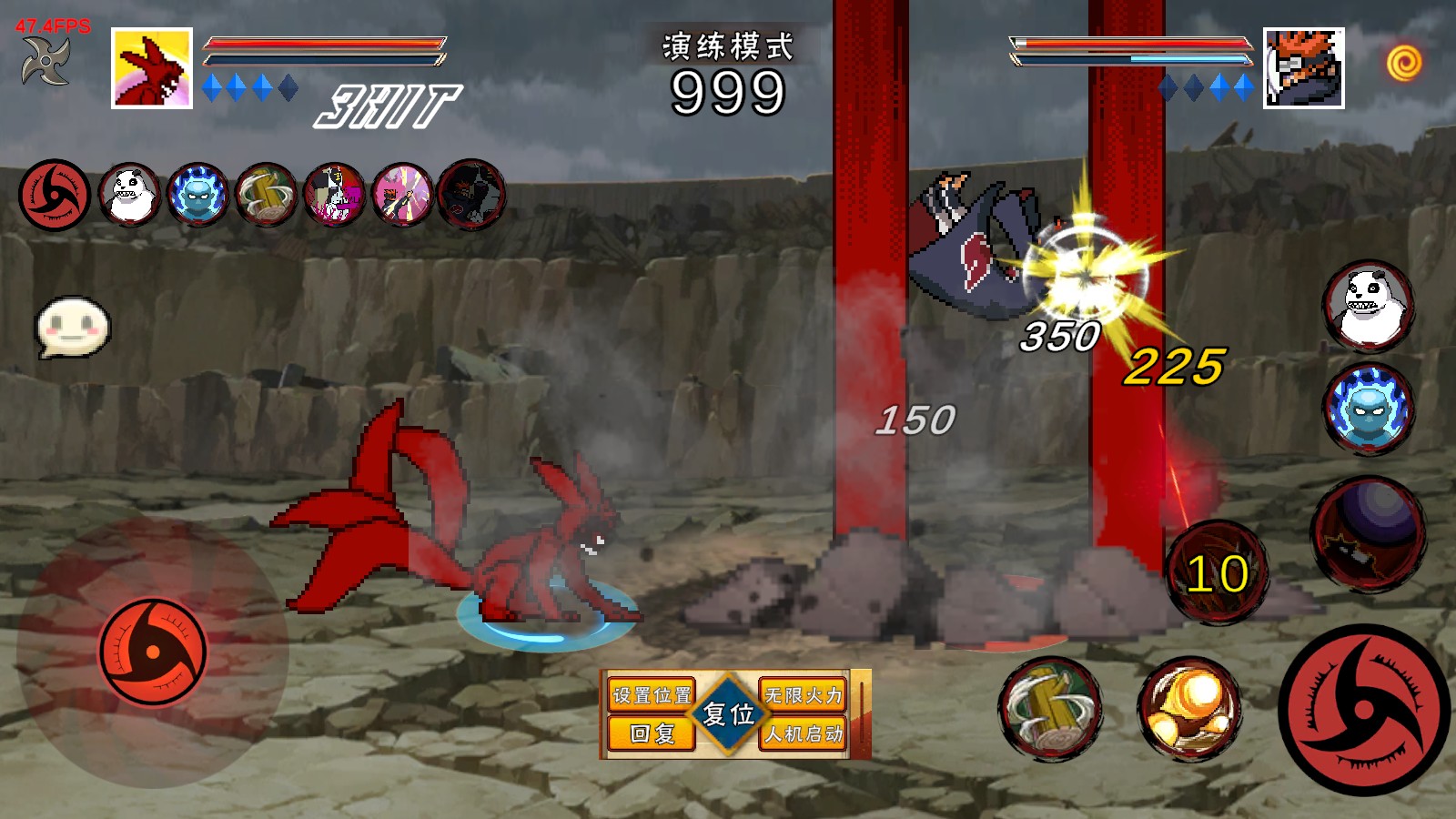The image size is (1456, 819).
Task: Select the dark Akatsuki-cloak skill icon
Action: [x=471, y=194]
